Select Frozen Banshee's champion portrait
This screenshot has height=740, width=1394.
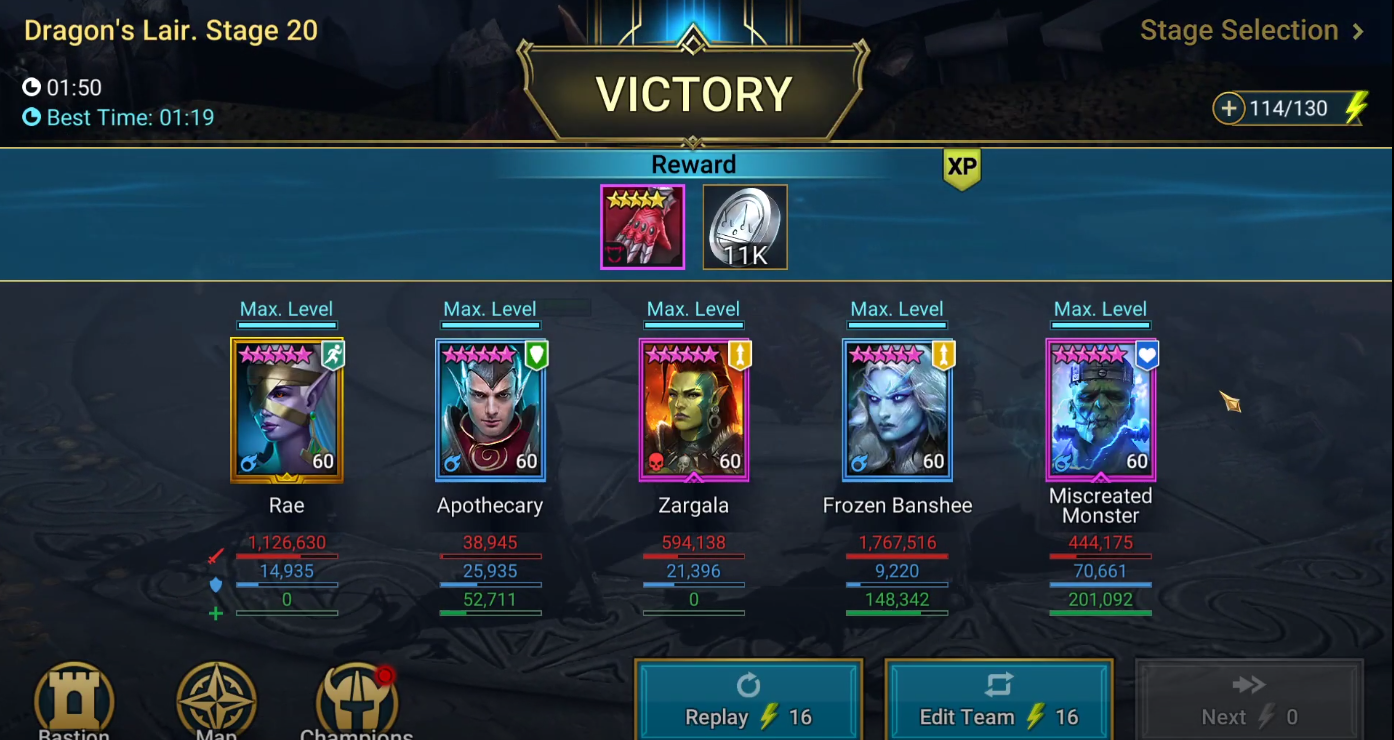pyautogui.click(x=897, y=410)
